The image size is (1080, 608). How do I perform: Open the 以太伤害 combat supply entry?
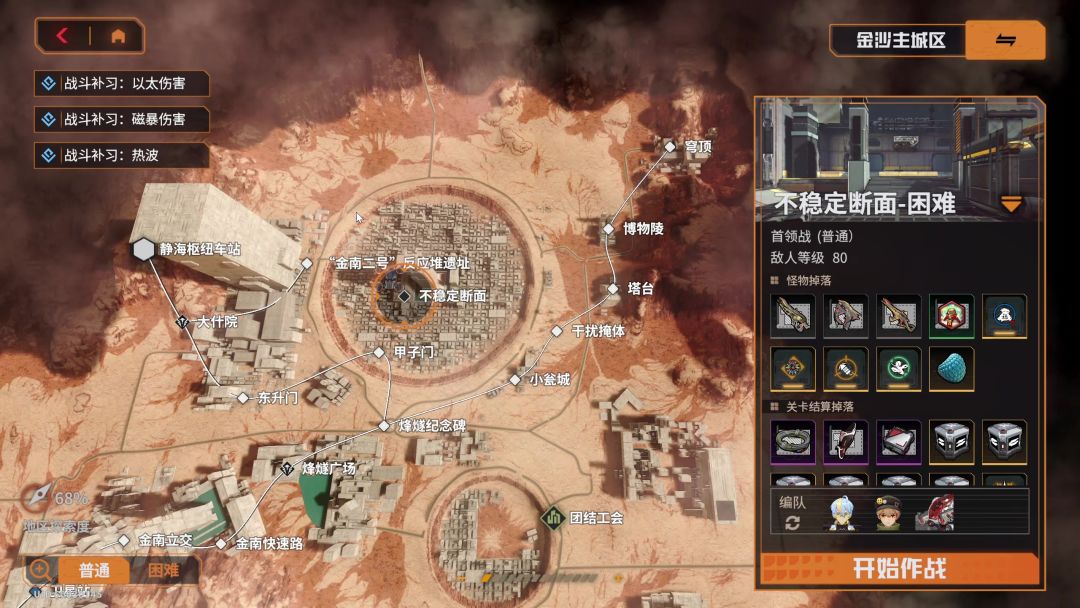click(122, 83)
